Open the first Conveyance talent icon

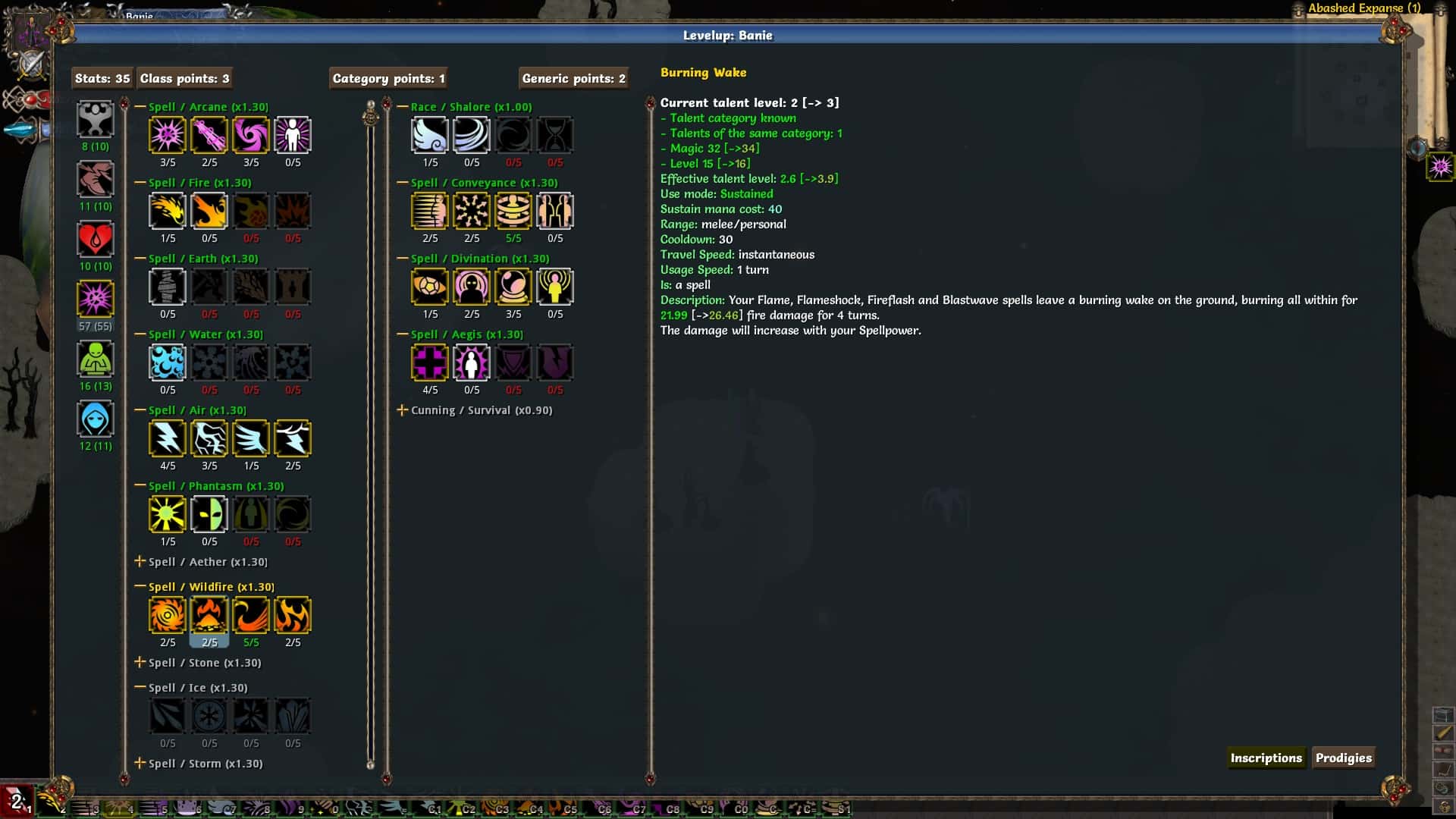coord(429,211)
